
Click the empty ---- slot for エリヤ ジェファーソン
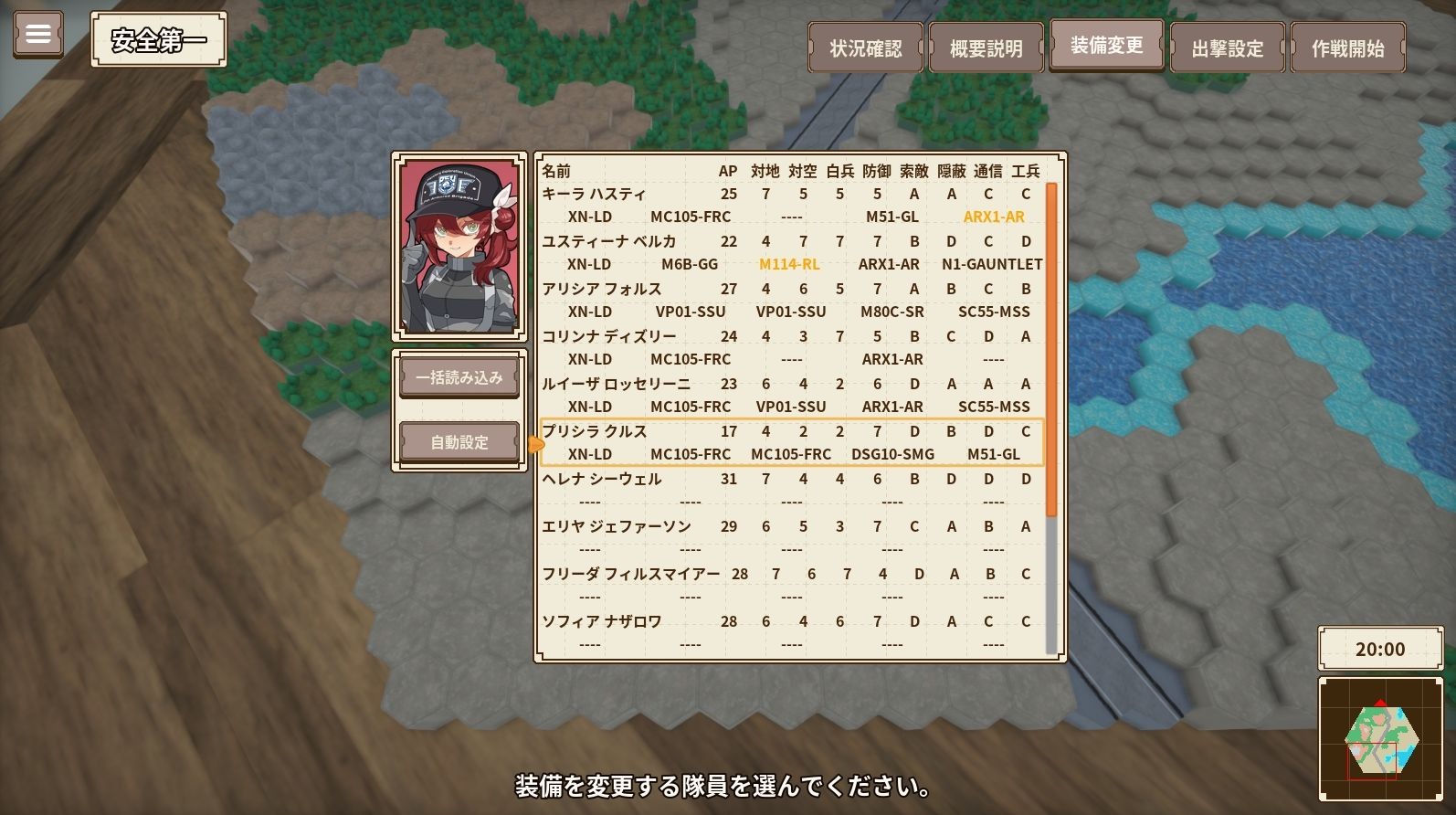[589, 550]
